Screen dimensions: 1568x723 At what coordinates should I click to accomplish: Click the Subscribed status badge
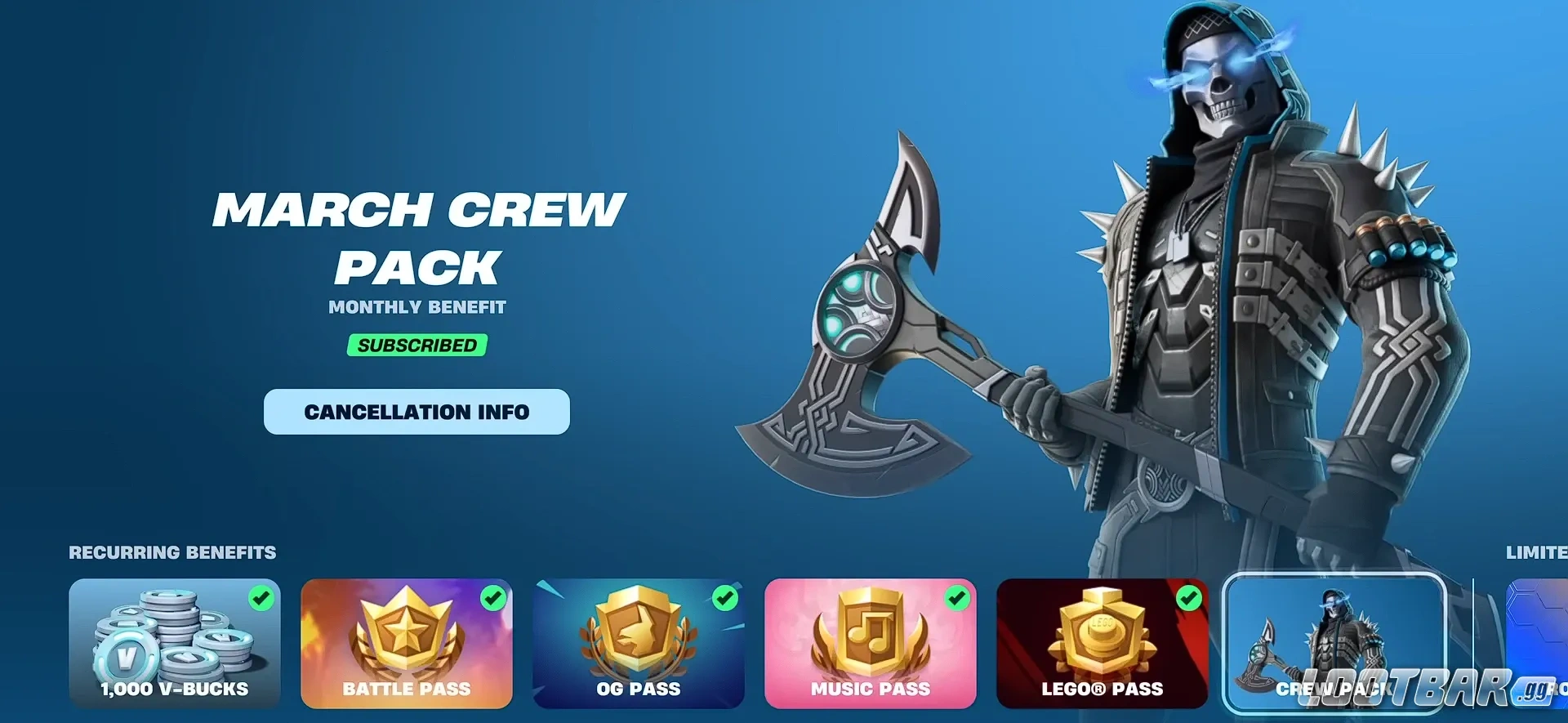(x=416, y=345)
